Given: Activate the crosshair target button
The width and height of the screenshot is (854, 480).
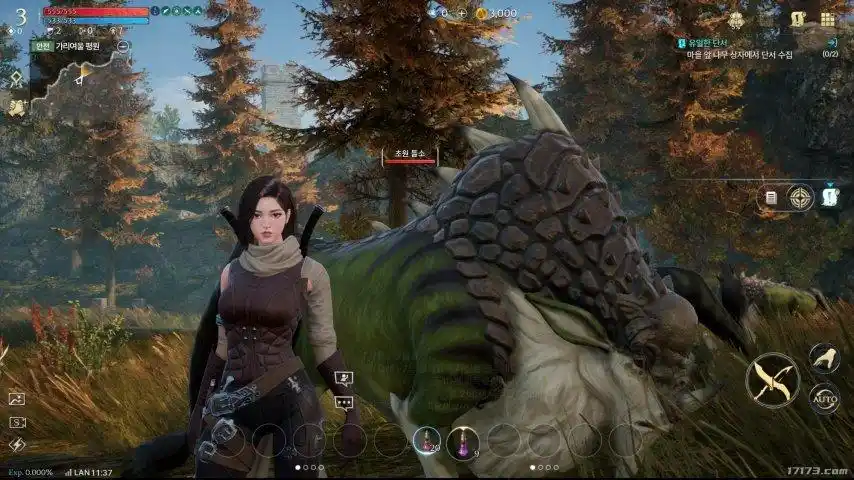Looking at the screenshot, I should click(x=800, y=197).
